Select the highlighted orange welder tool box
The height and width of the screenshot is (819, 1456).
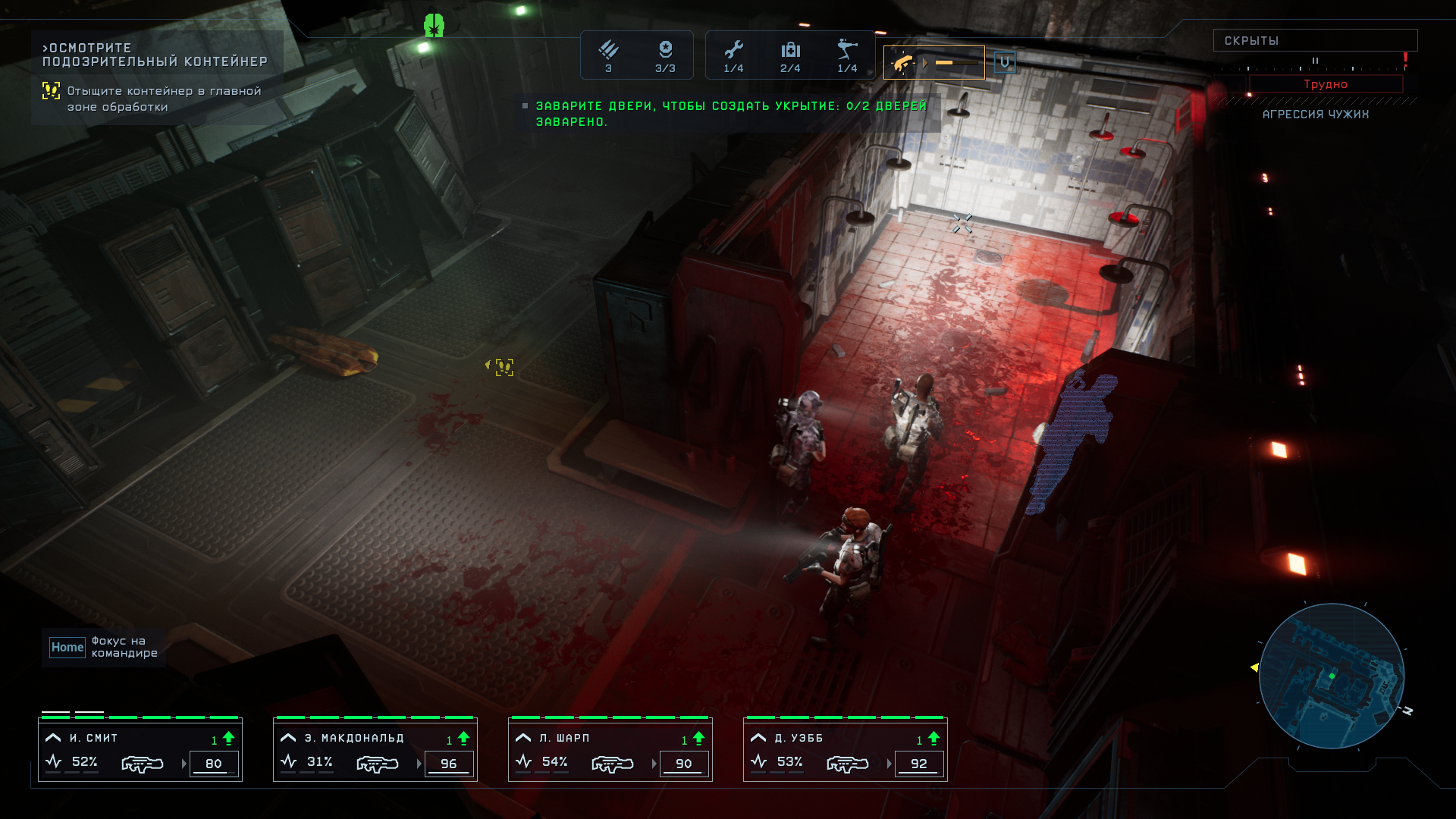[x=934, y=62]
